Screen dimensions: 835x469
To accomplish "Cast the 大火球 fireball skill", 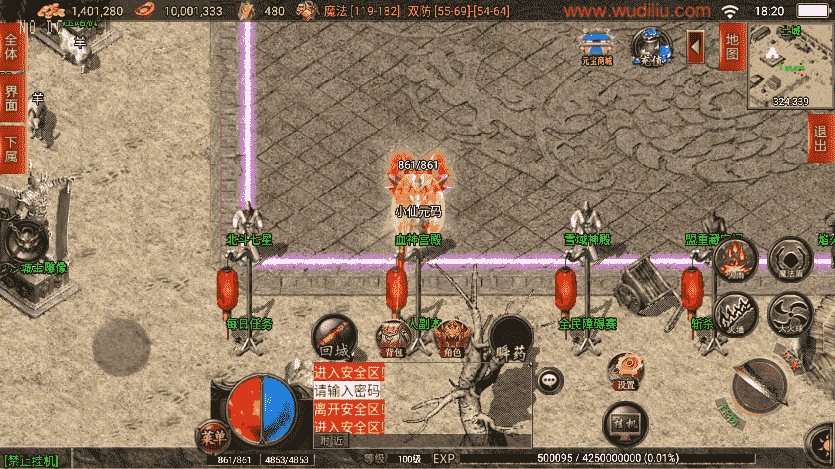I will [790, 313].
